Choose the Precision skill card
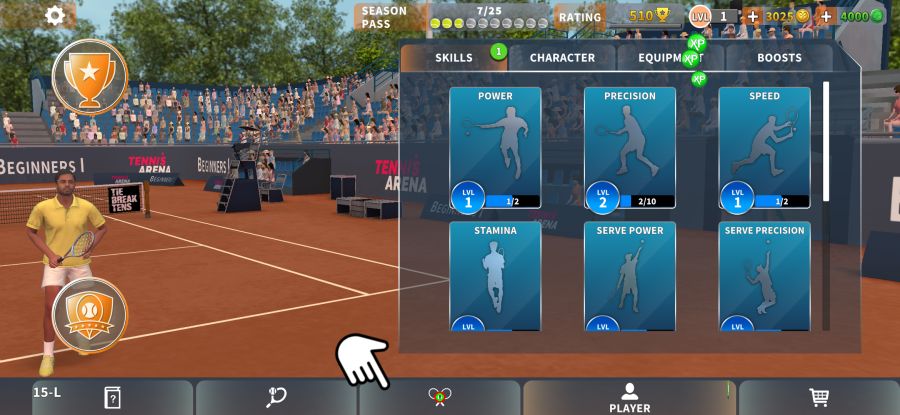Image resolution: width=900 pixels, height=415 pixels. pyautogui.click(x=630, y=148)
